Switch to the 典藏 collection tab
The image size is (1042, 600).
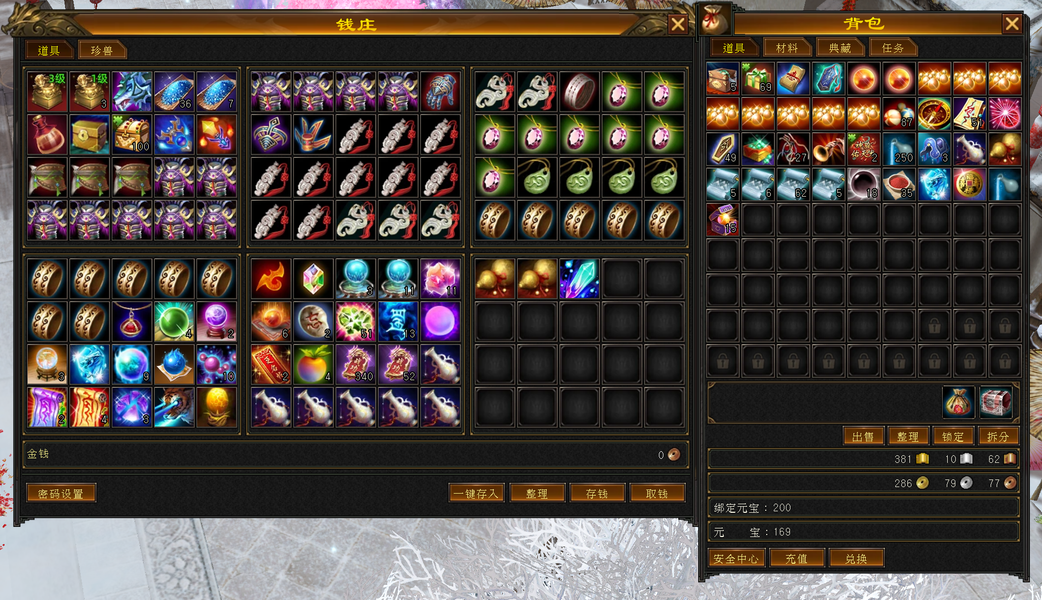tap(839, 48)
